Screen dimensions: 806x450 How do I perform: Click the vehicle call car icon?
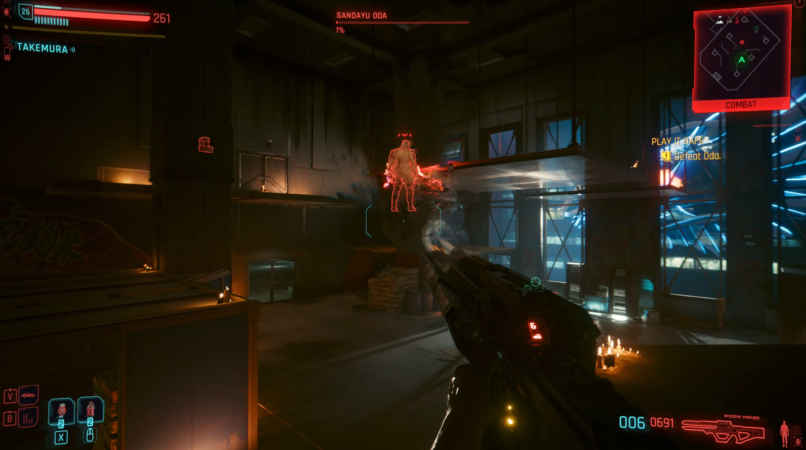28,395
